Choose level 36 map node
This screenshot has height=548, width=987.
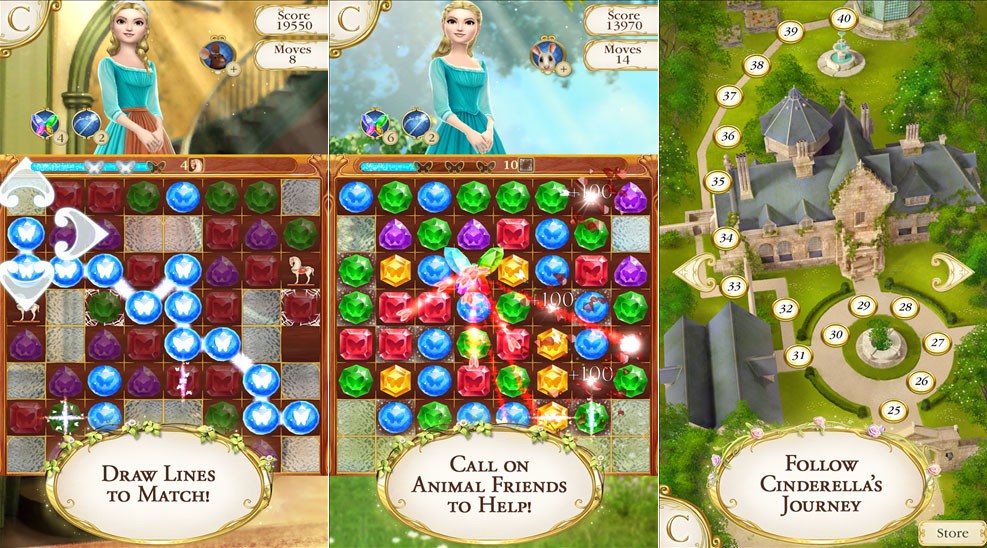click(x=727, y=136)
